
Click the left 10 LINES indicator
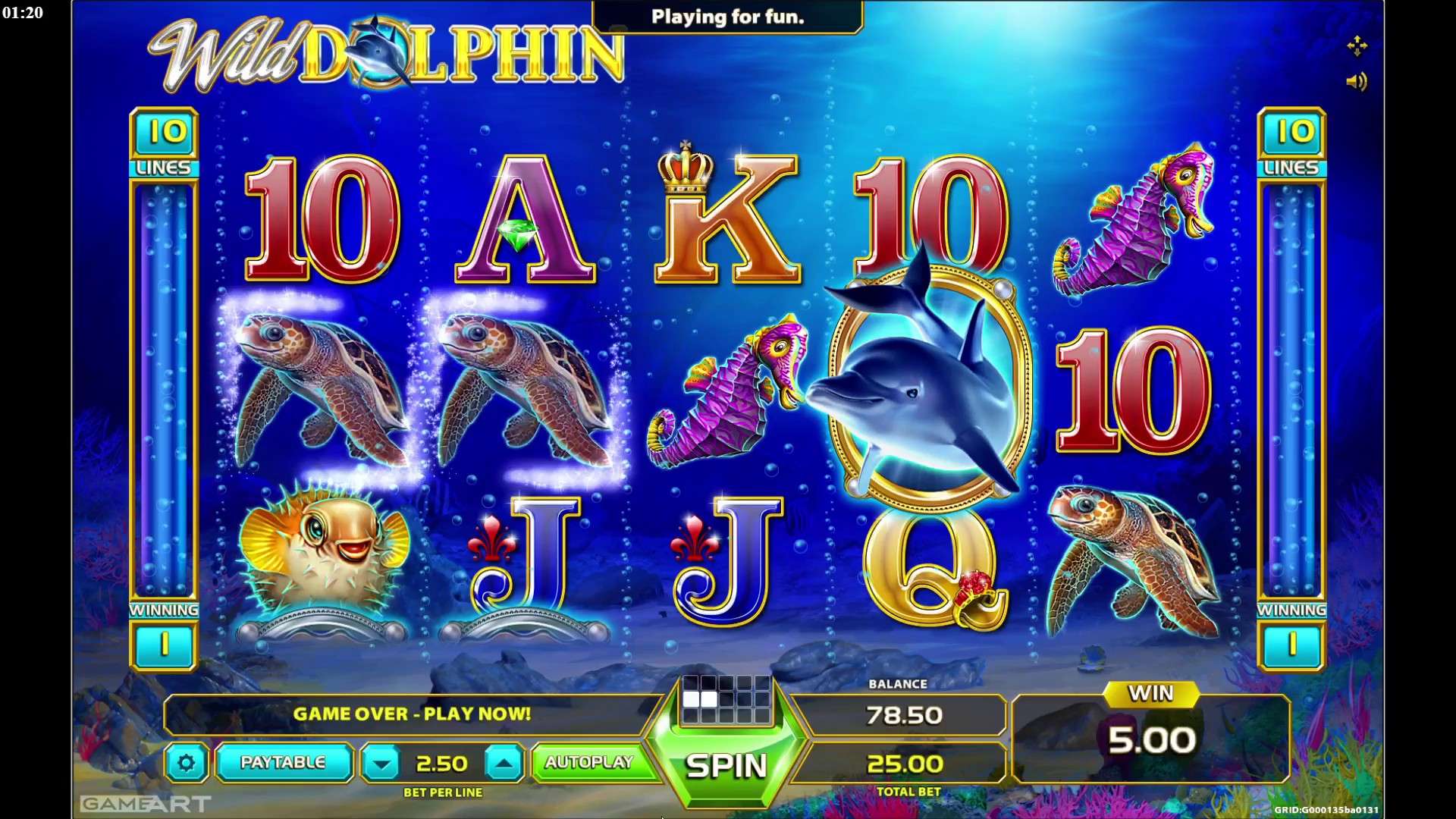tap(164, 144)
